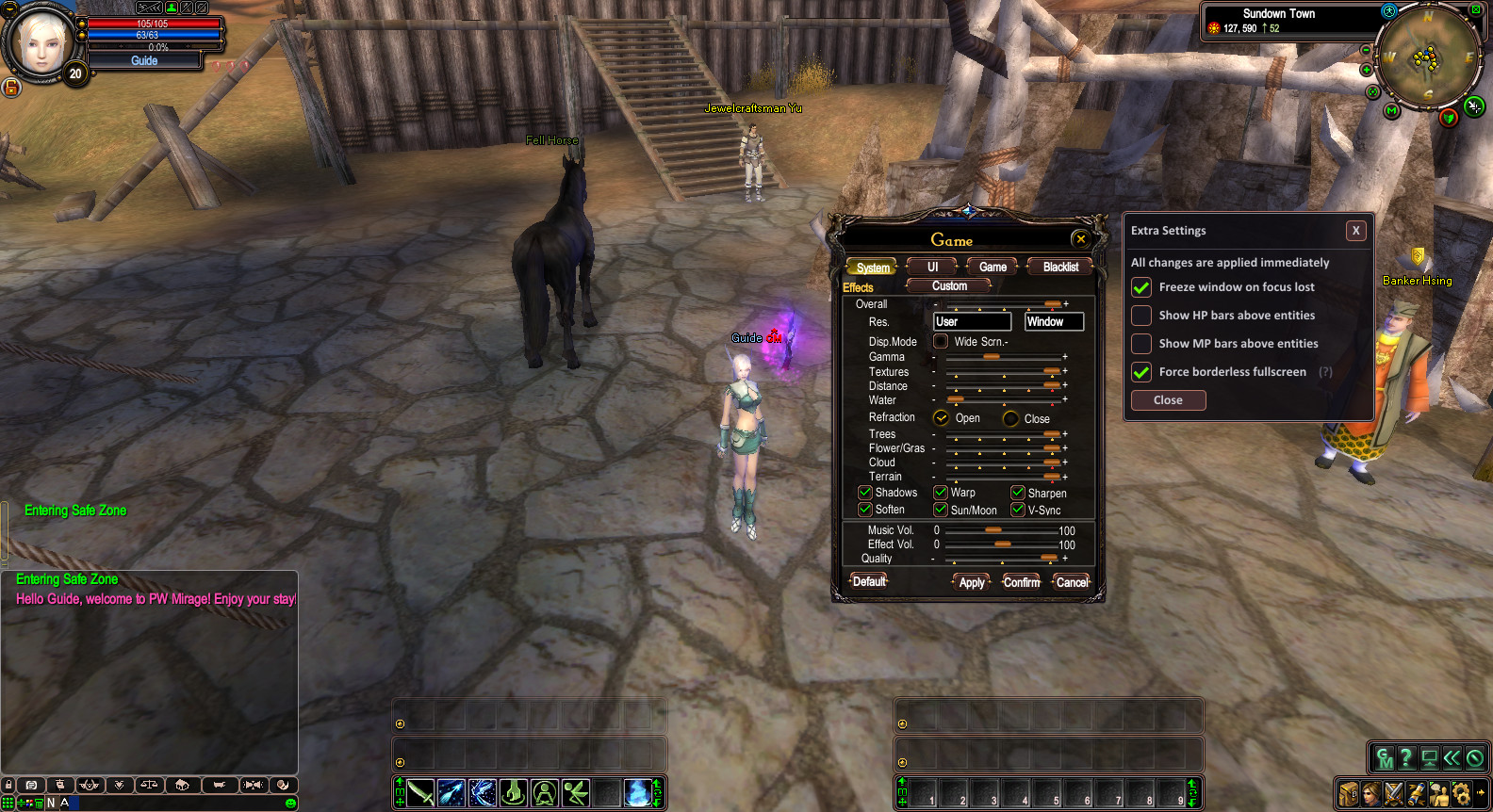Open the Window display mode dropdown
This screenshot has height=812, width=1493.
pos(1054,322)
